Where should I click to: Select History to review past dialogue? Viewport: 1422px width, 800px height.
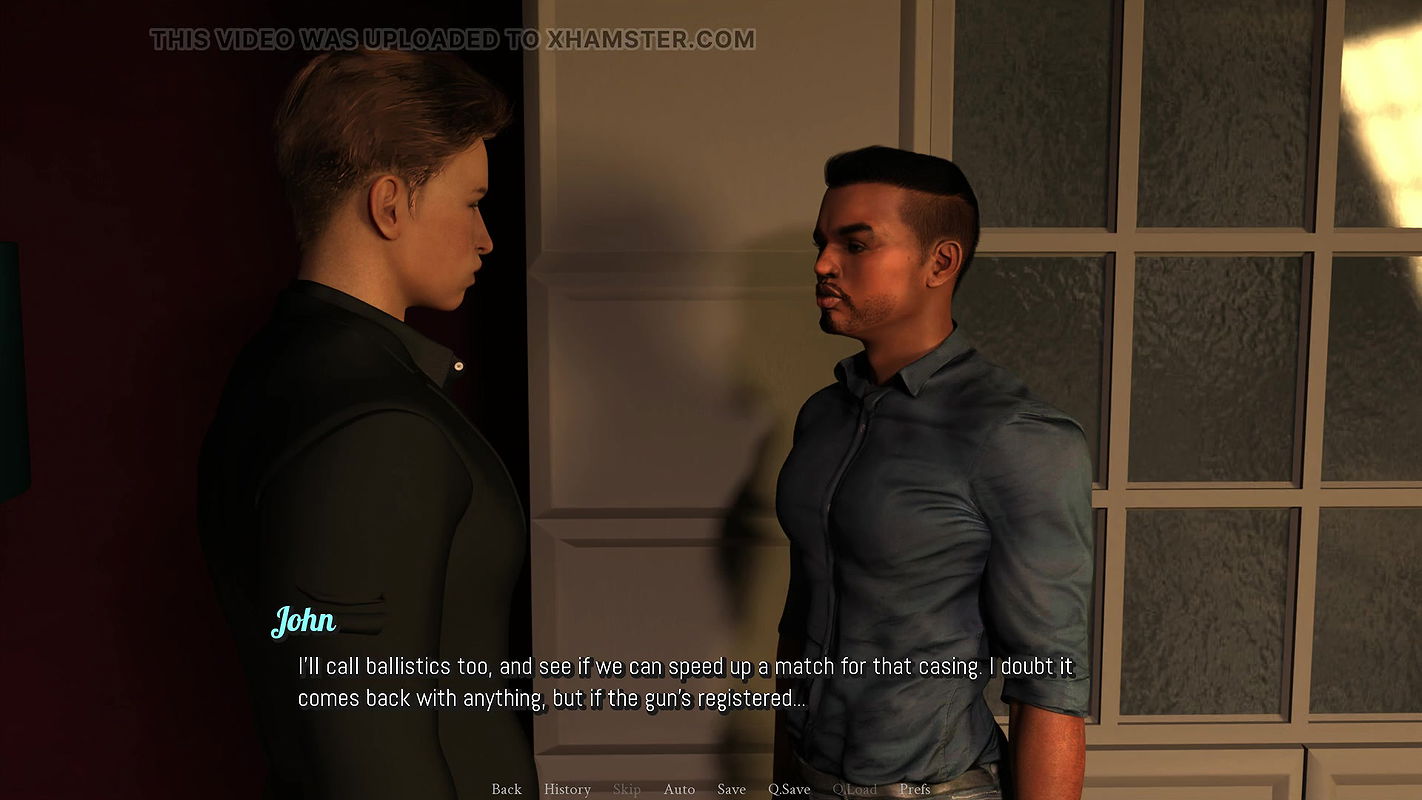(567, 789)
